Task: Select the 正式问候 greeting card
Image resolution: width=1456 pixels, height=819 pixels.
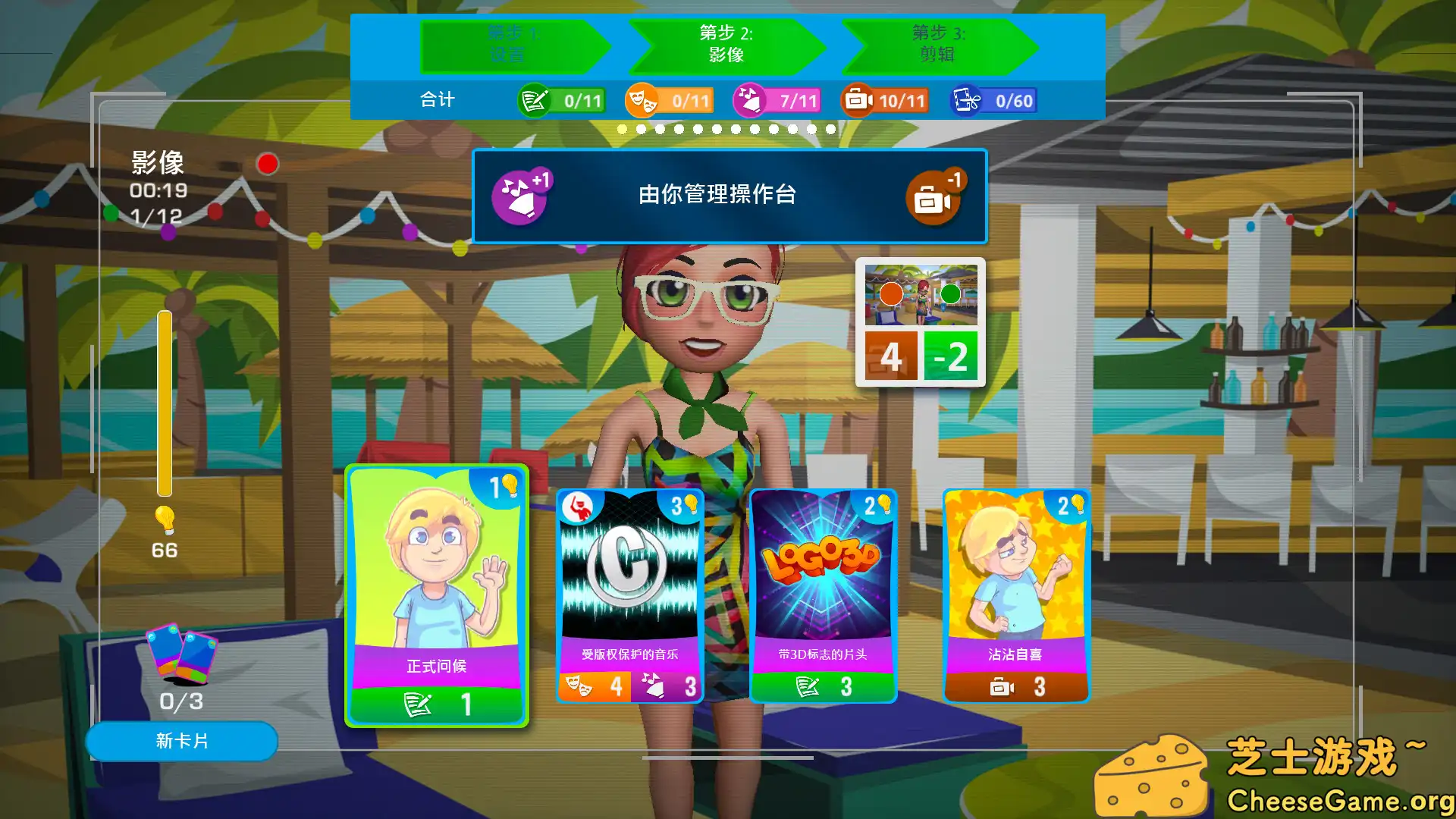Action: 438,595
